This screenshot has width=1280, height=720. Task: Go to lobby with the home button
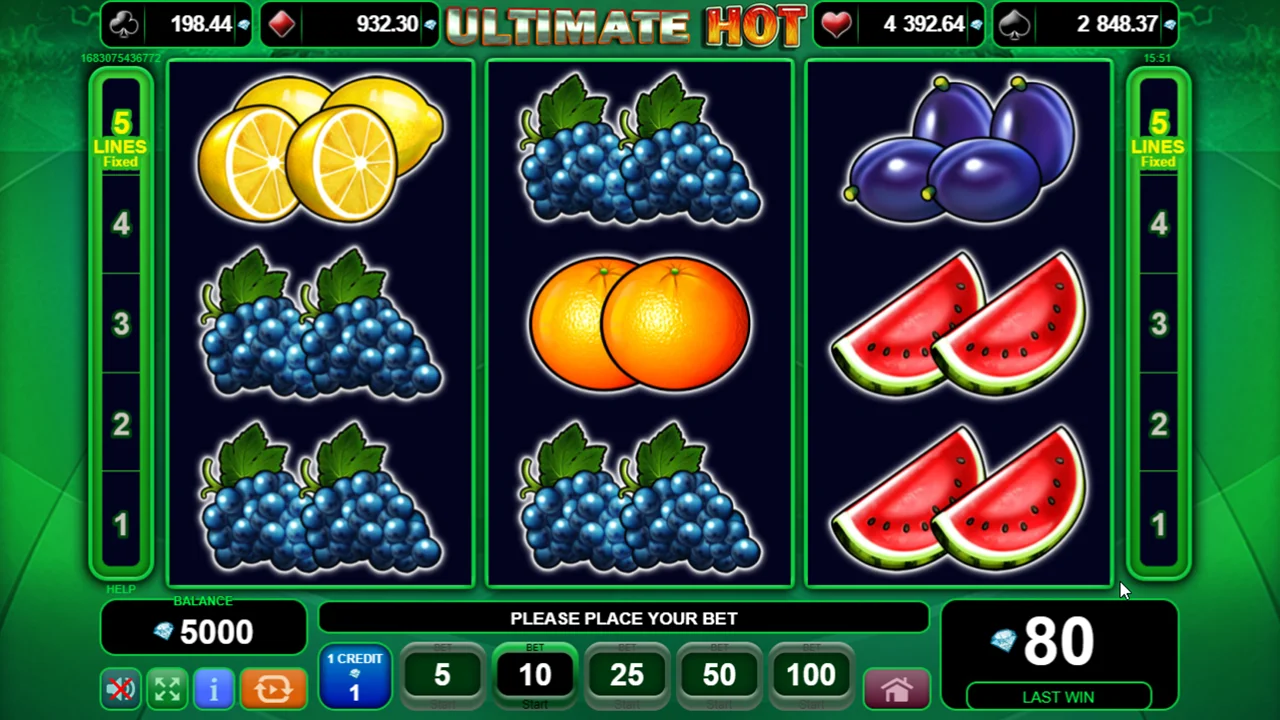pyautogui.click(x=896, y=689)
